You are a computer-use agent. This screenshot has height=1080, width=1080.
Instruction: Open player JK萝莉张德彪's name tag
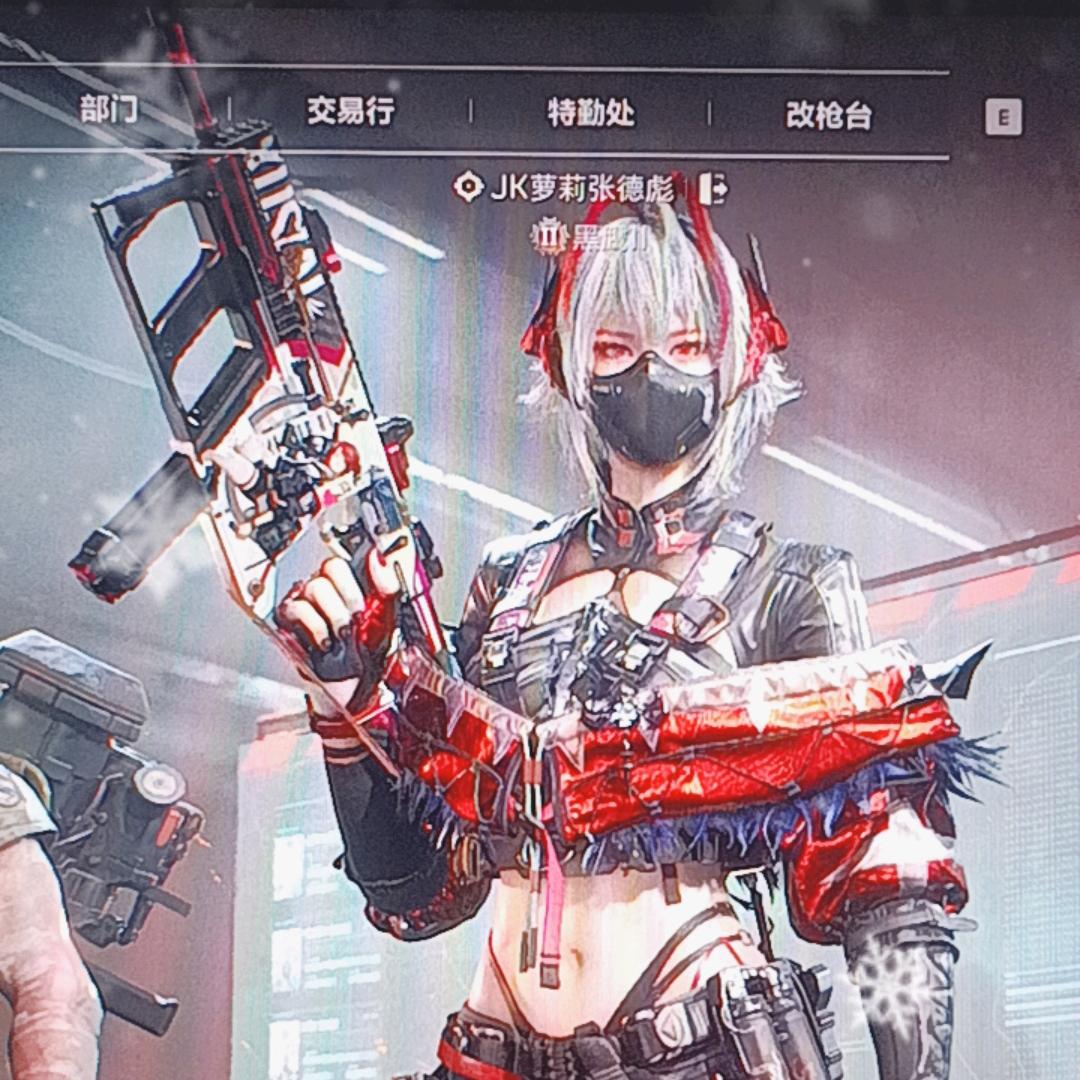[x=586, y=188]
